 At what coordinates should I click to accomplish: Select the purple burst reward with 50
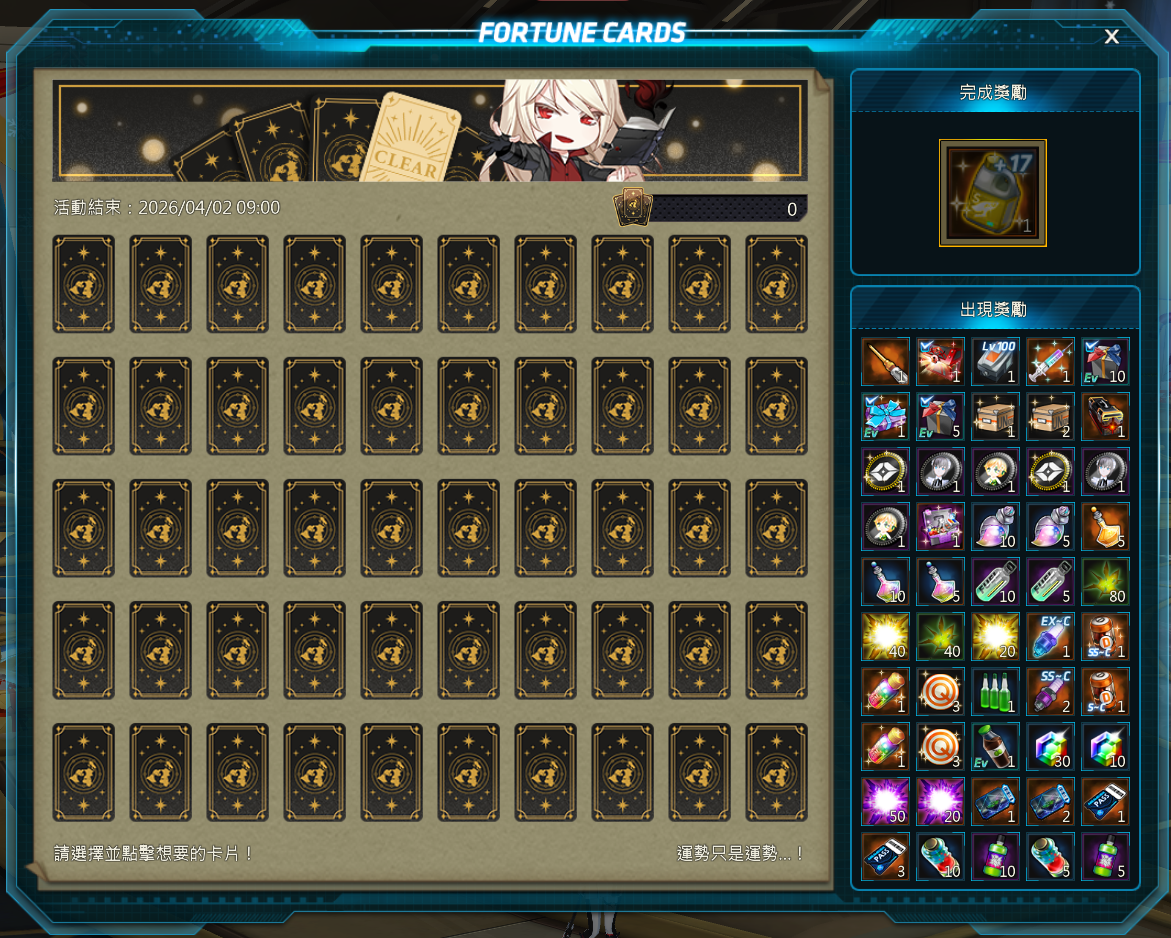[x=886, y=801]
